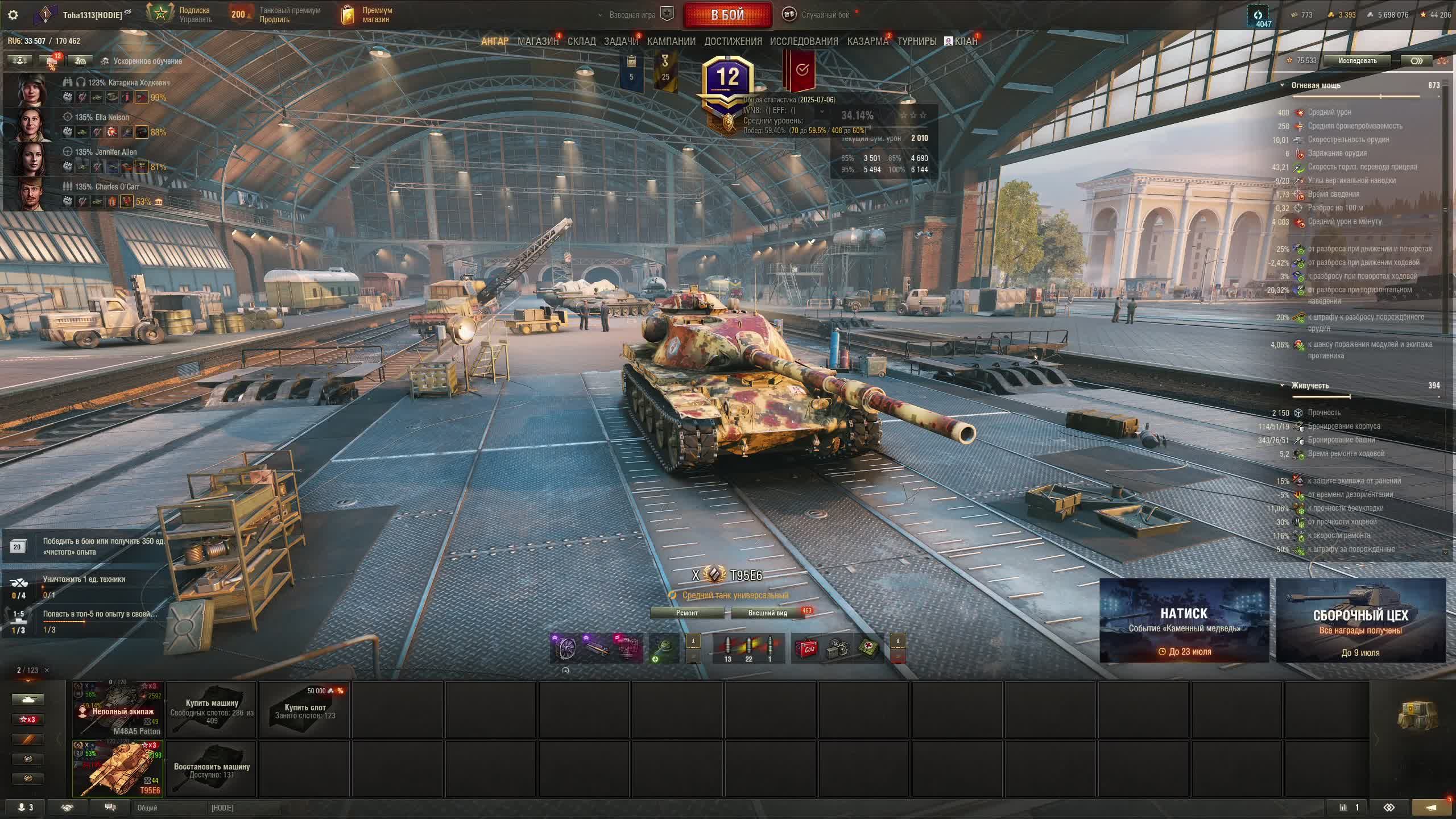Open the ИССЛЕДОВАНИЯ tab
The width and height of the screenshot is (1456, 819).
pos(804,42)
